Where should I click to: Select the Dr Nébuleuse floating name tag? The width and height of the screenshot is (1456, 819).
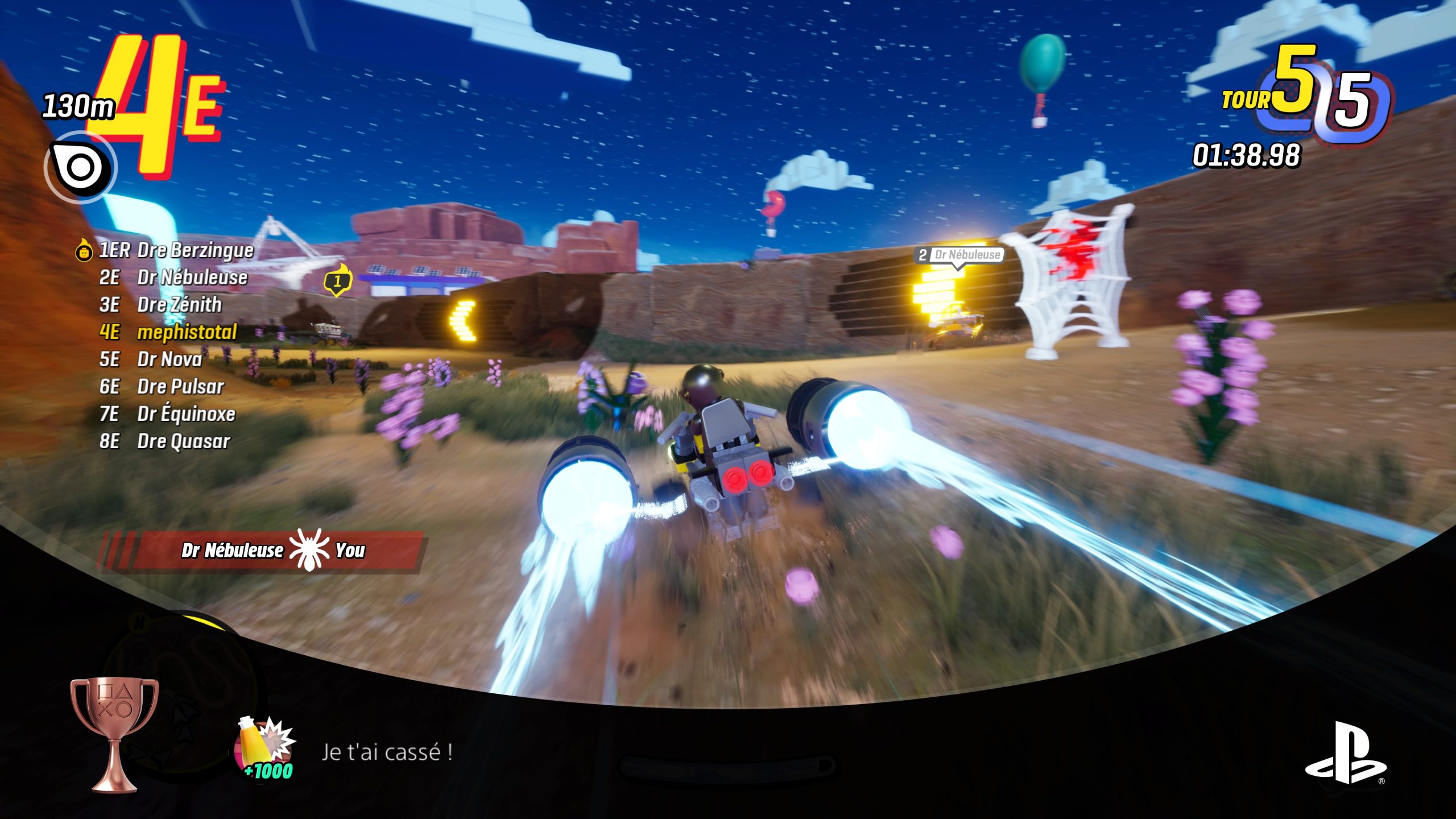coord(960,255)
